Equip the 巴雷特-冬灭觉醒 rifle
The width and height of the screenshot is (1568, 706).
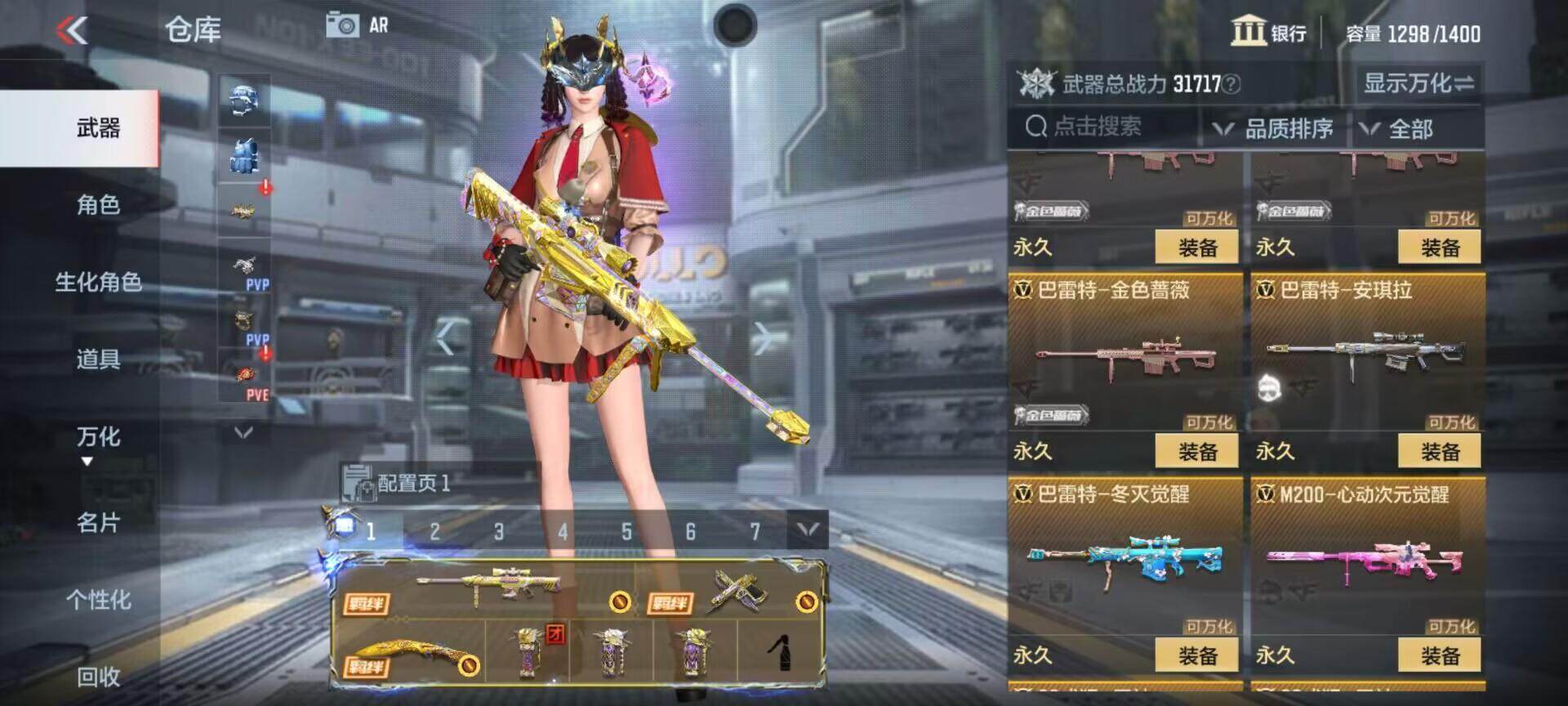(1197, 655)
